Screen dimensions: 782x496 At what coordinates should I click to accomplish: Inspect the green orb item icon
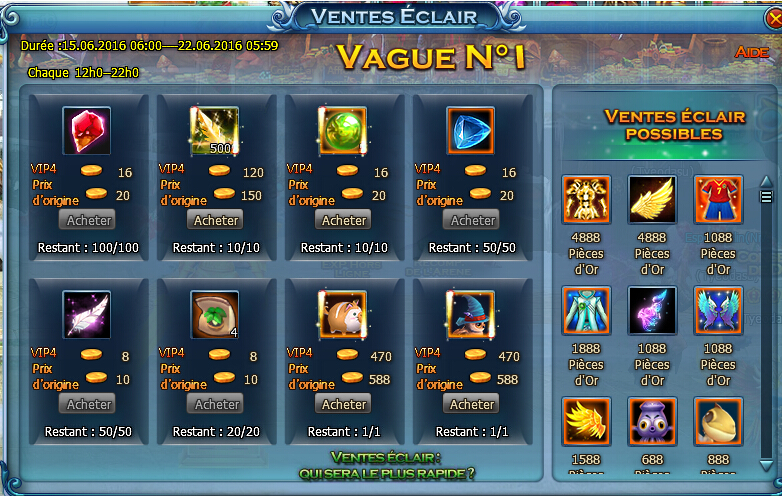[x=343, y=131]
